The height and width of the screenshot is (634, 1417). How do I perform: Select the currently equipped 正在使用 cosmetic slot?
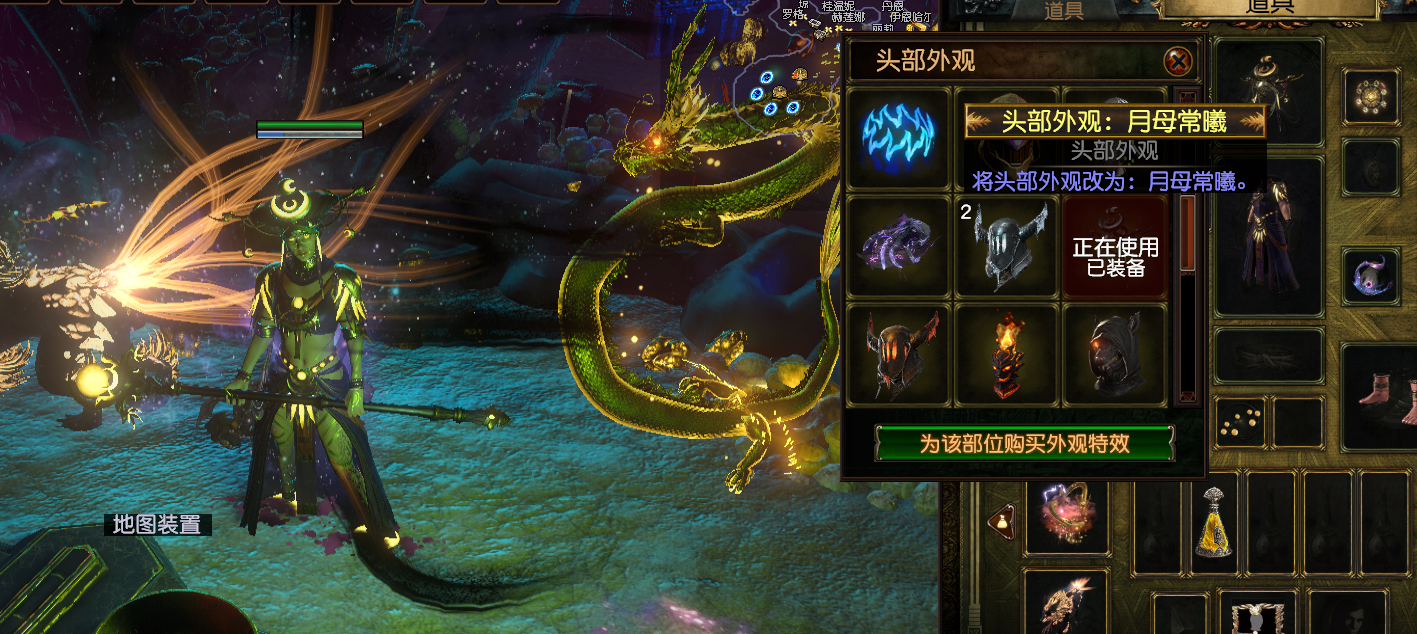tap(1114, 246)
